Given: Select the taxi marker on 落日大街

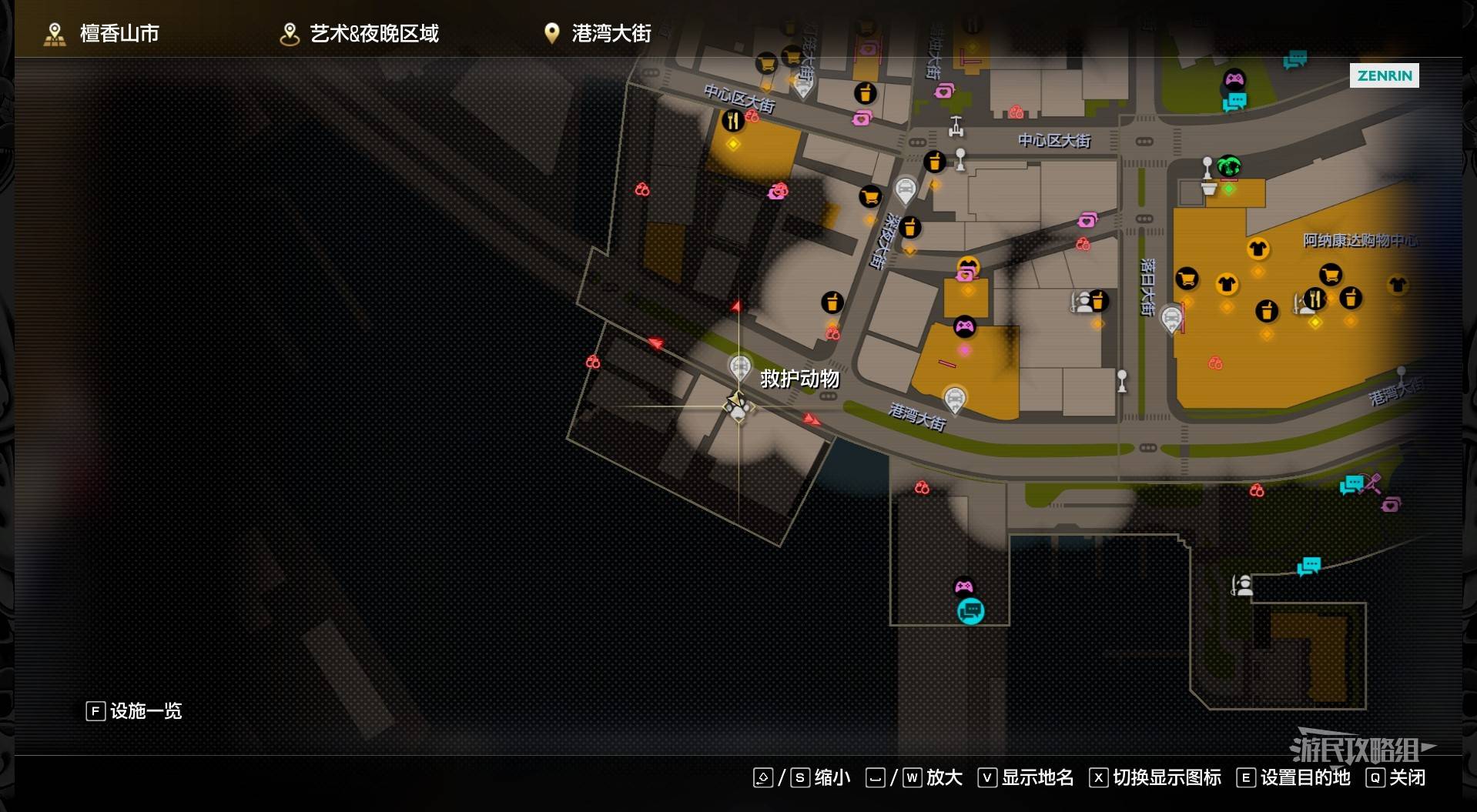Looking at the screenshot, I should click(1171, 317).
